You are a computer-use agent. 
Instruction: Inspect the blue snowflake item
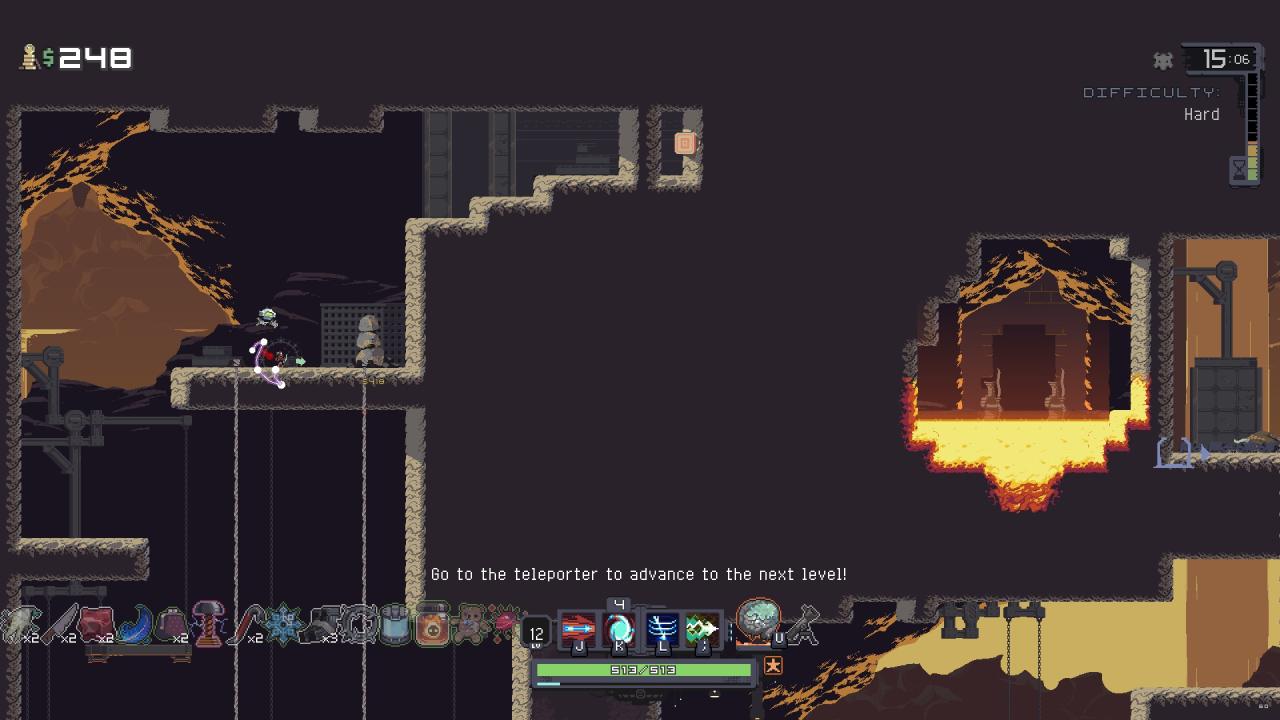click(283, 625)
